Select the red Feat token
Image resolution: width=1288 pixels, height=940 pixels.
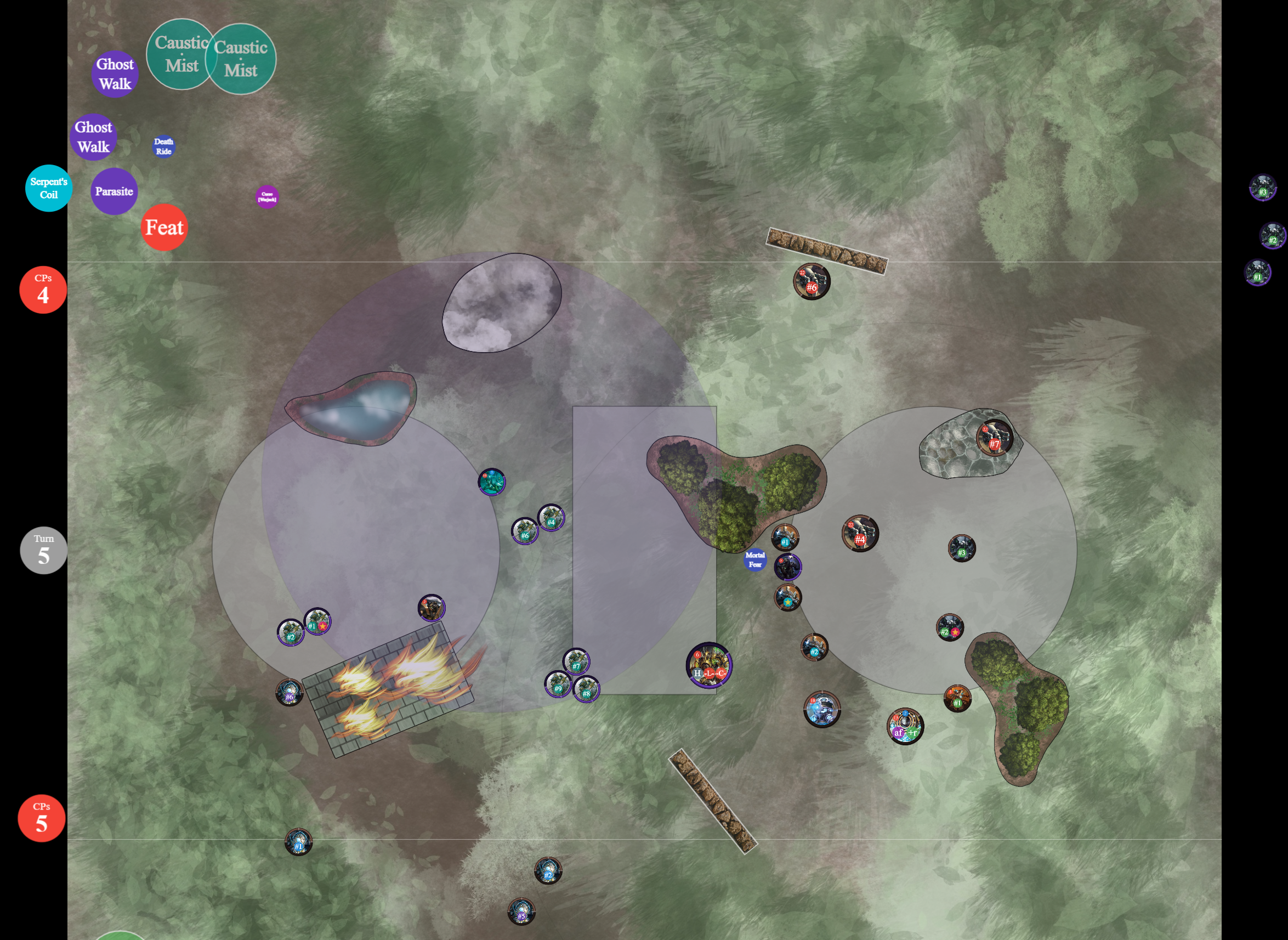coord(164,228)
